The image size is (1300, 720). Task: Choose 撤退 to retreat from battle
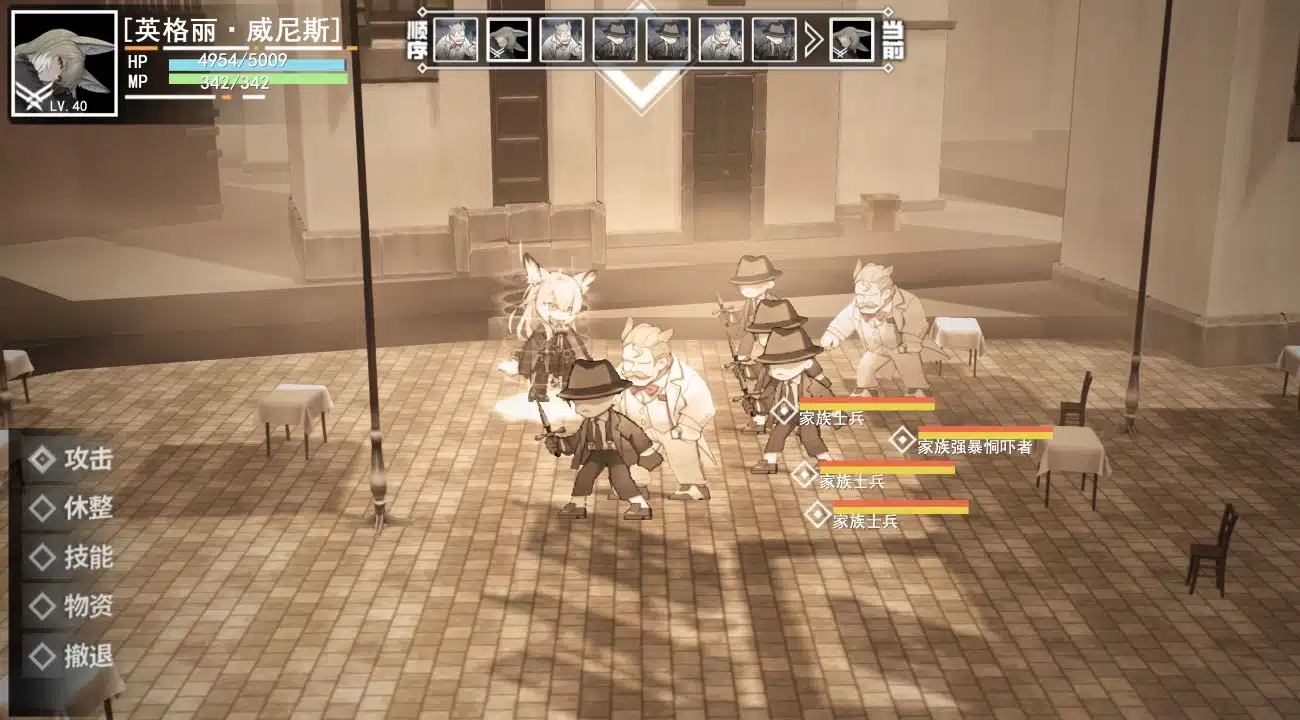[74, 656]
